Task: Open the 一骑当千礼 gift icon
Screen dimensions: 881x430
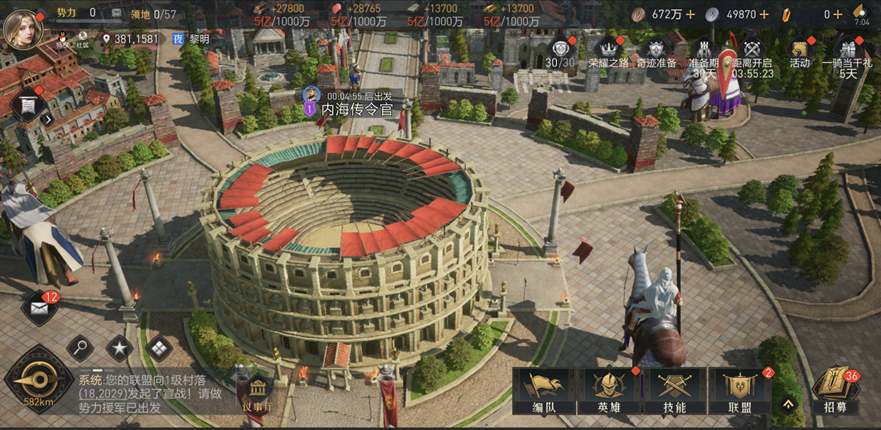Action: (x=848, y=52)
